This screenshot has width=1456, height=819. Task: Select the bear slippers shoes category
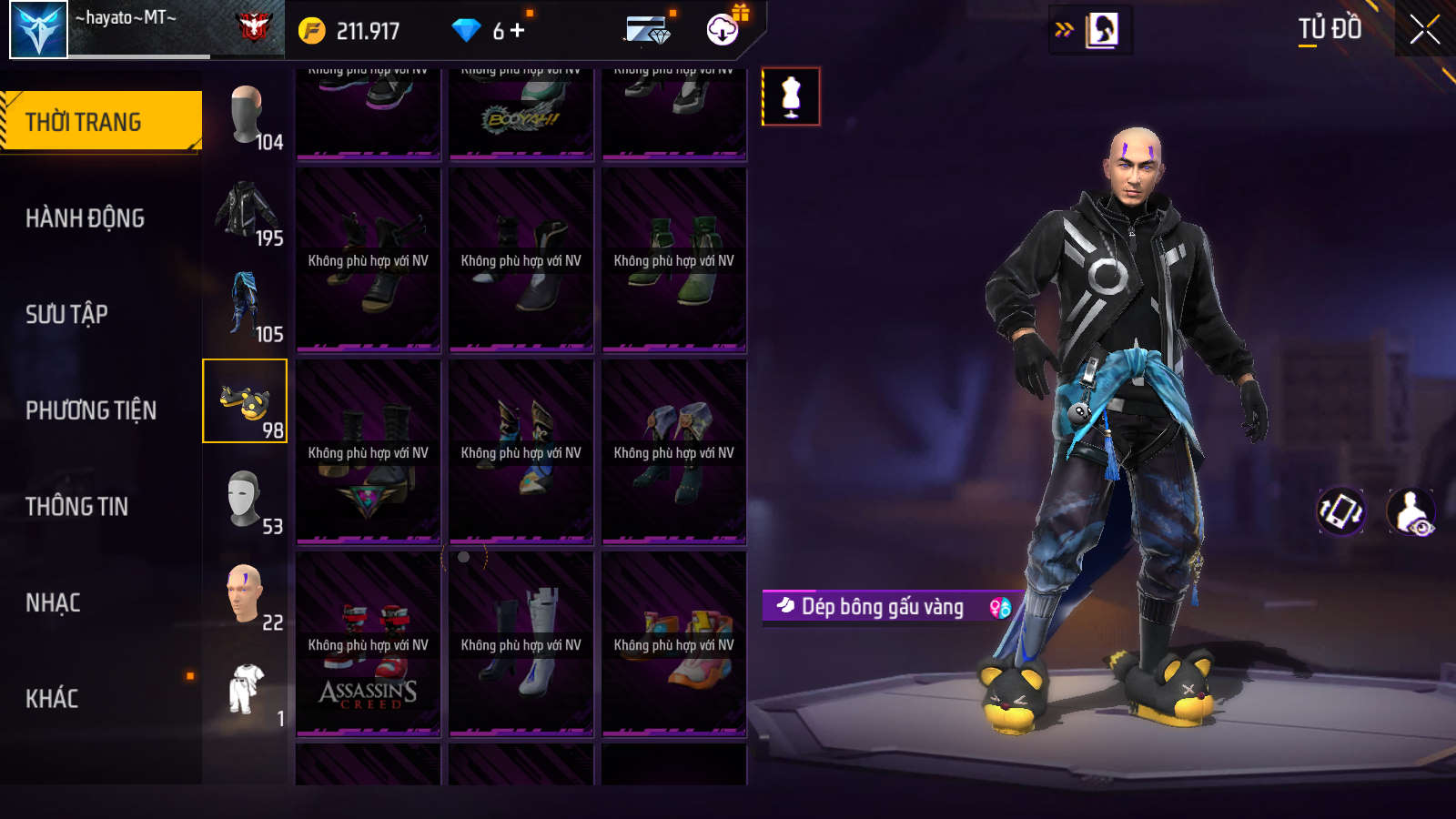(245, 401)
